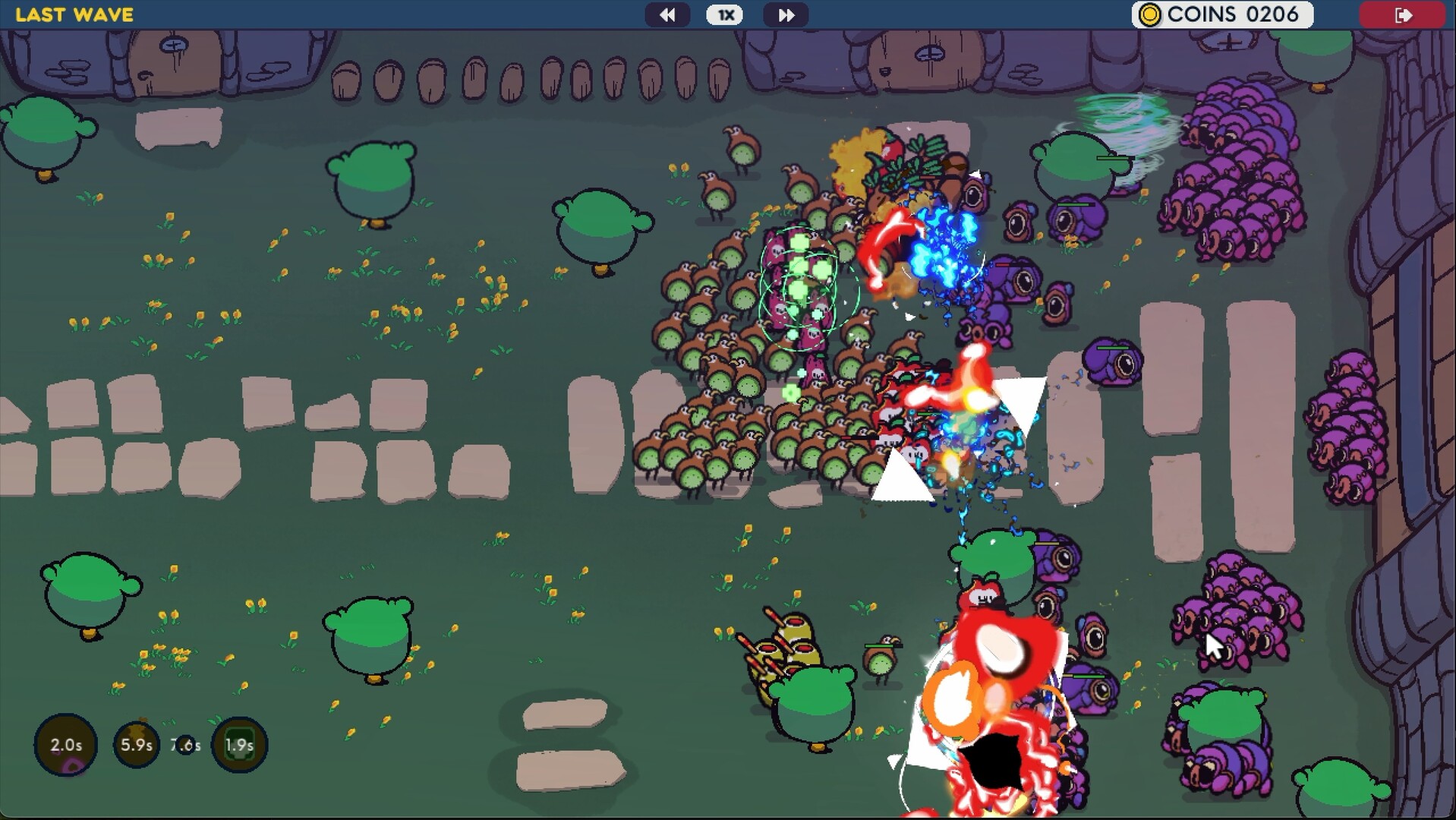Click the rewind slow-down speed icon
1456x820 pixels.
[667, 14]
